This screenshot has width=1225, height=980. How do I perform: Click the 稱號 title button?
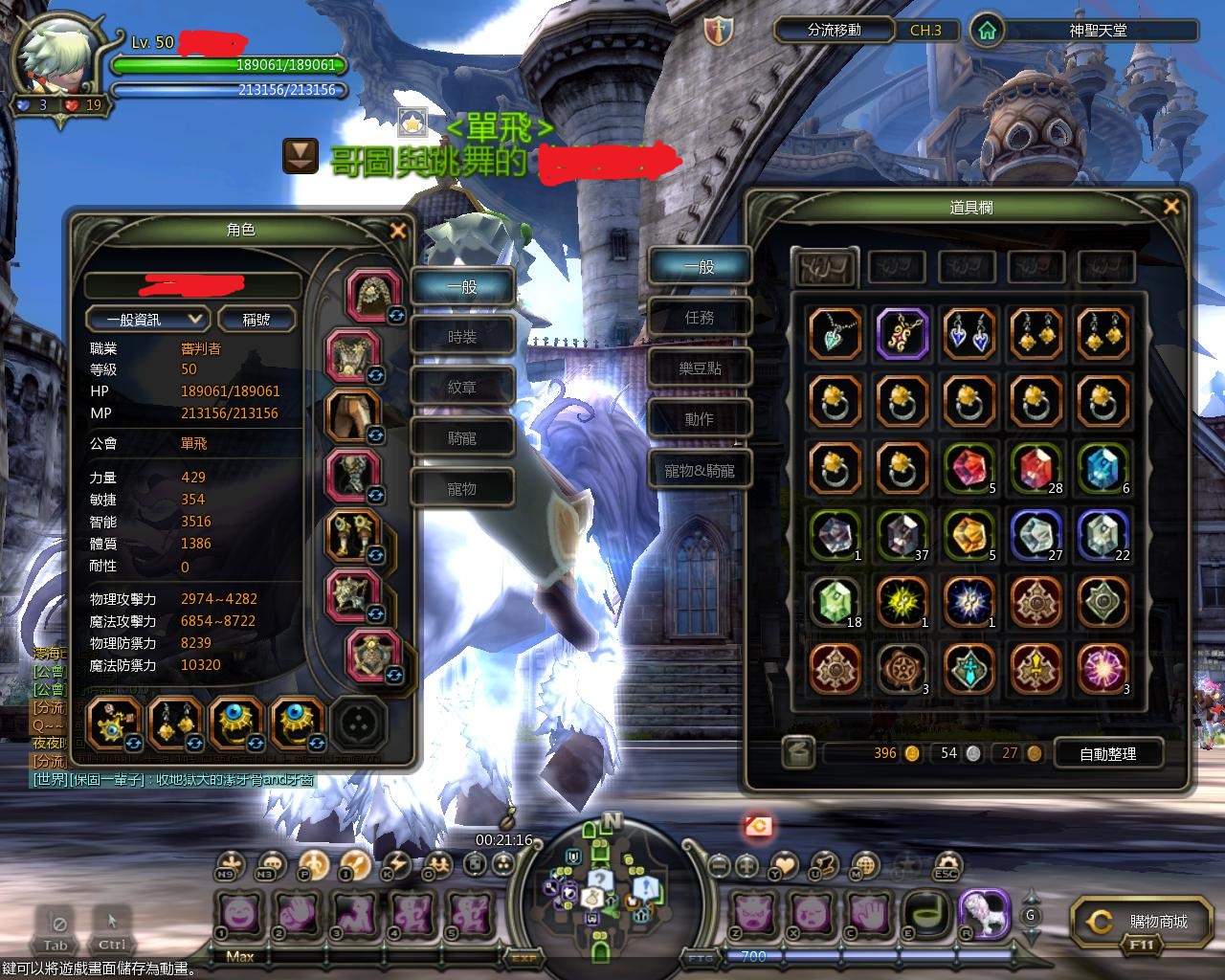[256, 320]
